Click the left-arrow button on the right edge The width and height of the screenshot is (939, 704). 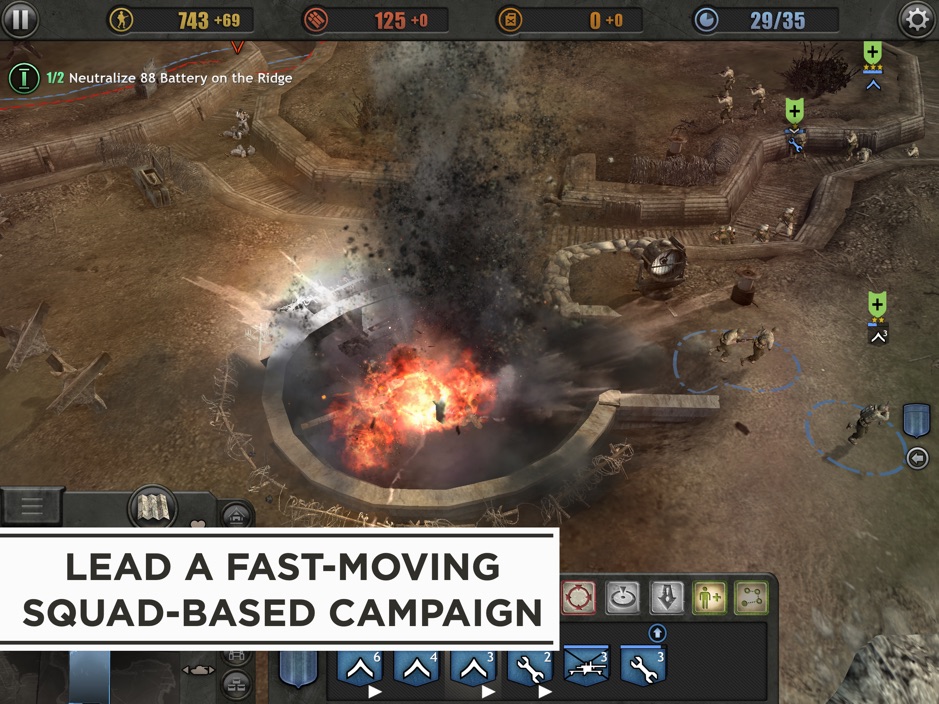(917, 458)
